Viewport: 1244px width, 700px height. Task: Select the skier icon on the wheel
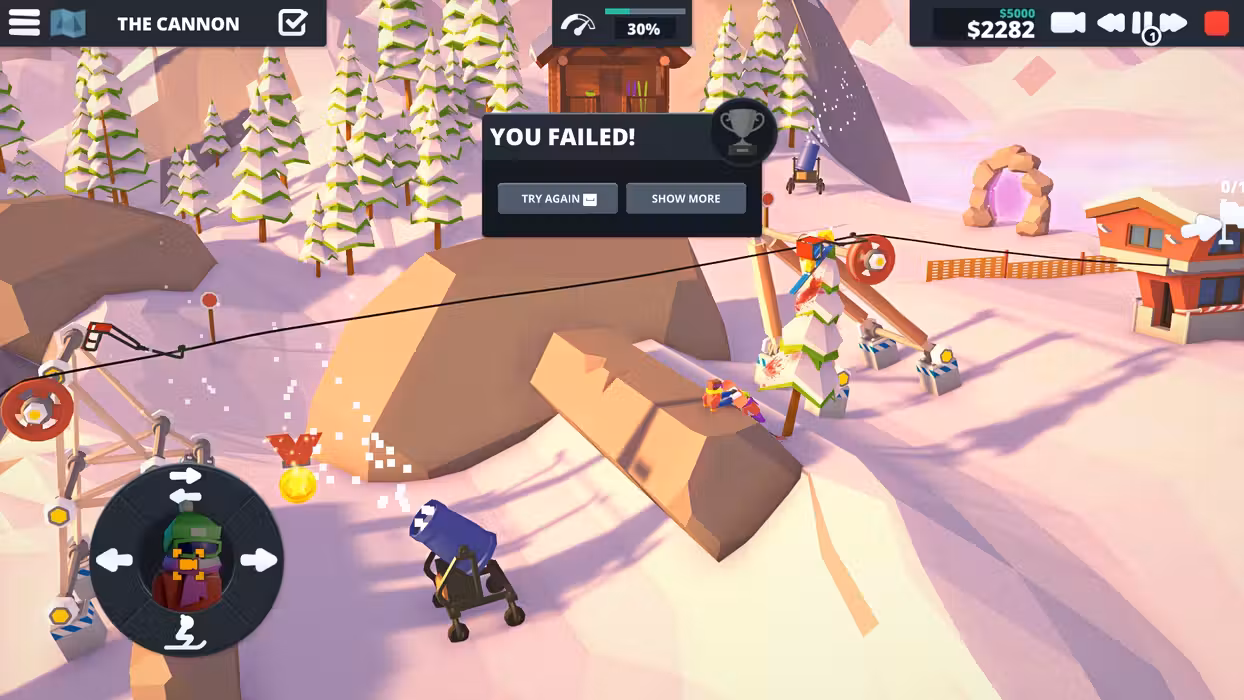pyautogui.click(x=185, y=632)
